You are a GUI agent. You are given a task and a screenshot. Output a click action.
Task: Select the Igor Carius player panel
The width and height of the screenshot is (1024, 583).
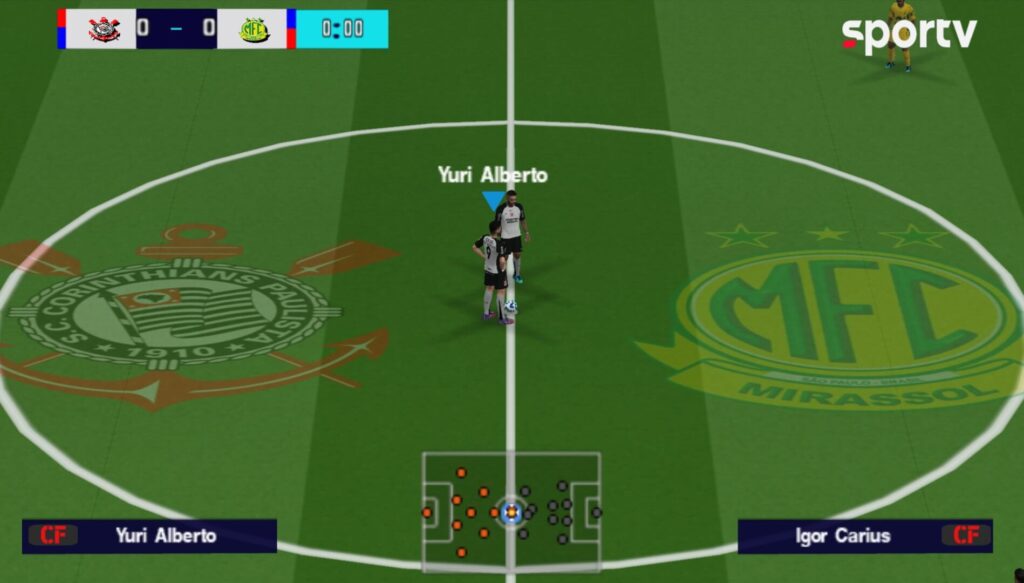click(864, 536)
